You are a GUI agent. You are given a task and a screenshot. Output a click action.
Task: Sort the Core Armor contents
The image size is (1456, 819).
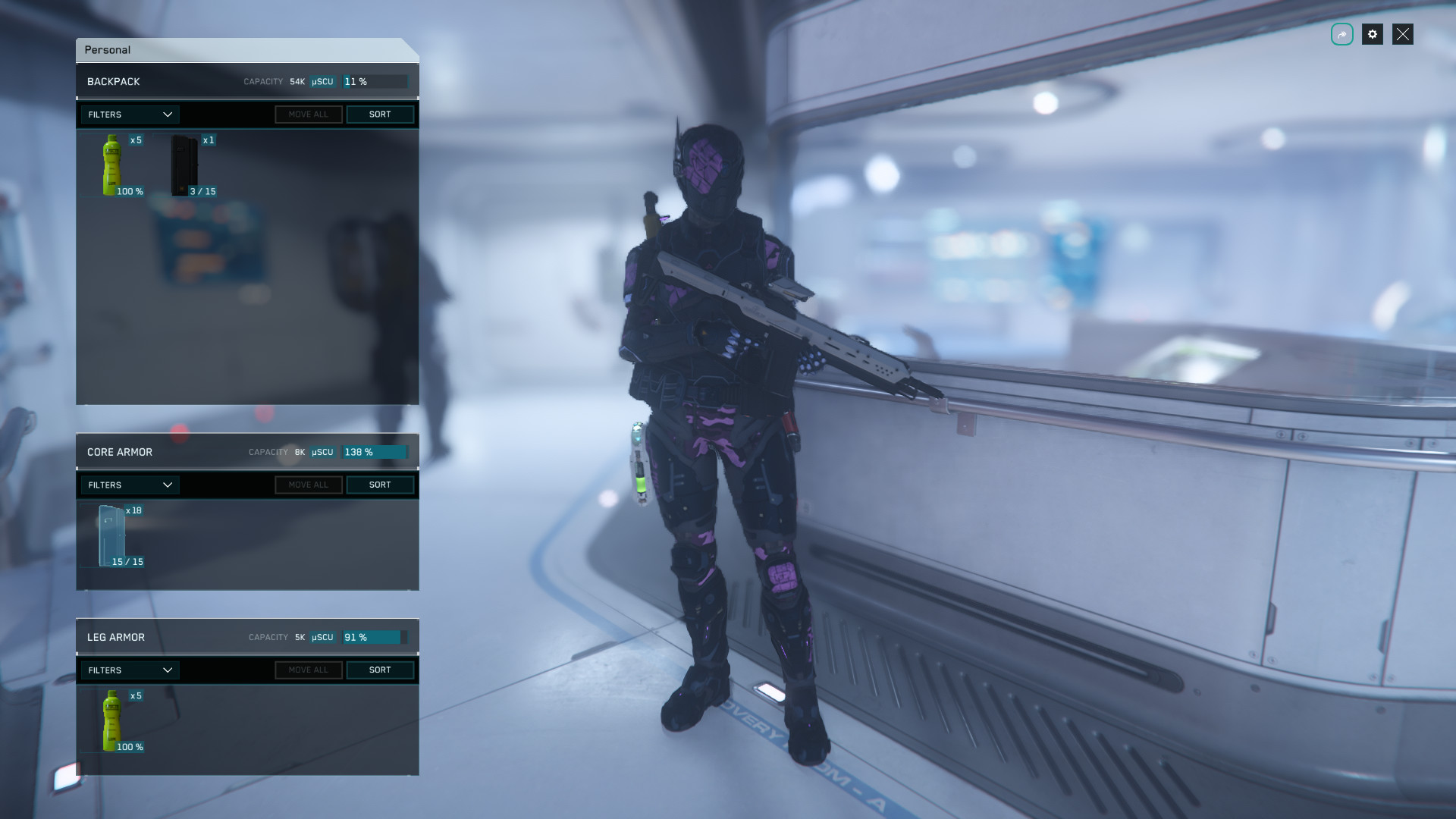[380, 485]
